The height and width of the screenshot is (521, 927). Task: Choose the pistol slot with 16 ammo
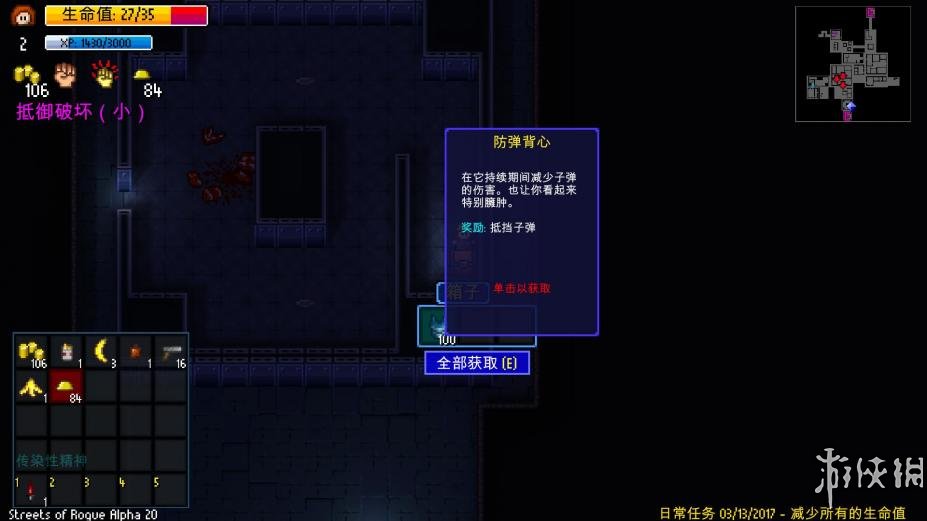(x=170, y=351)
